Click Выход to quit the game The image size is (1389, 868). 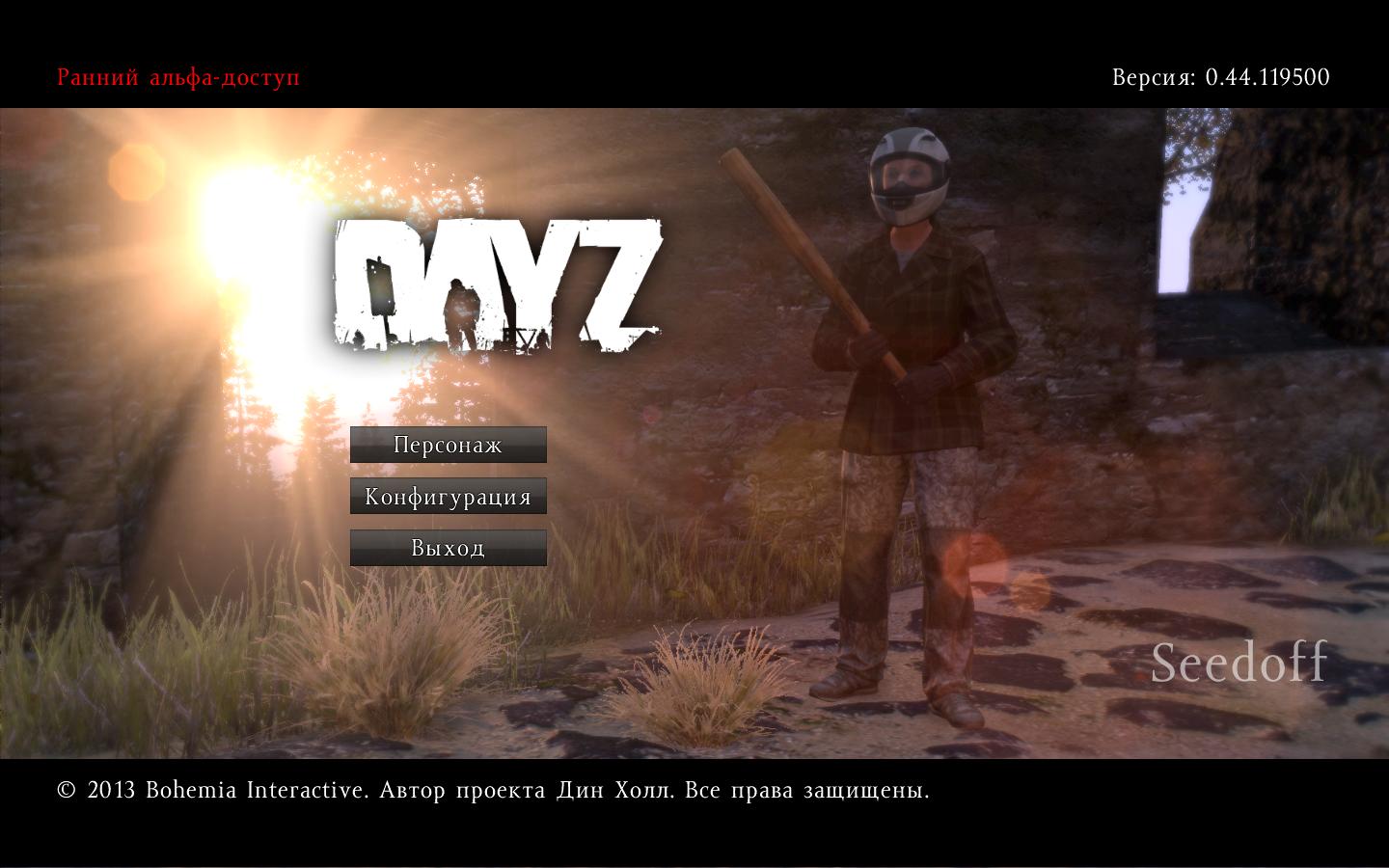coord(448,548)
